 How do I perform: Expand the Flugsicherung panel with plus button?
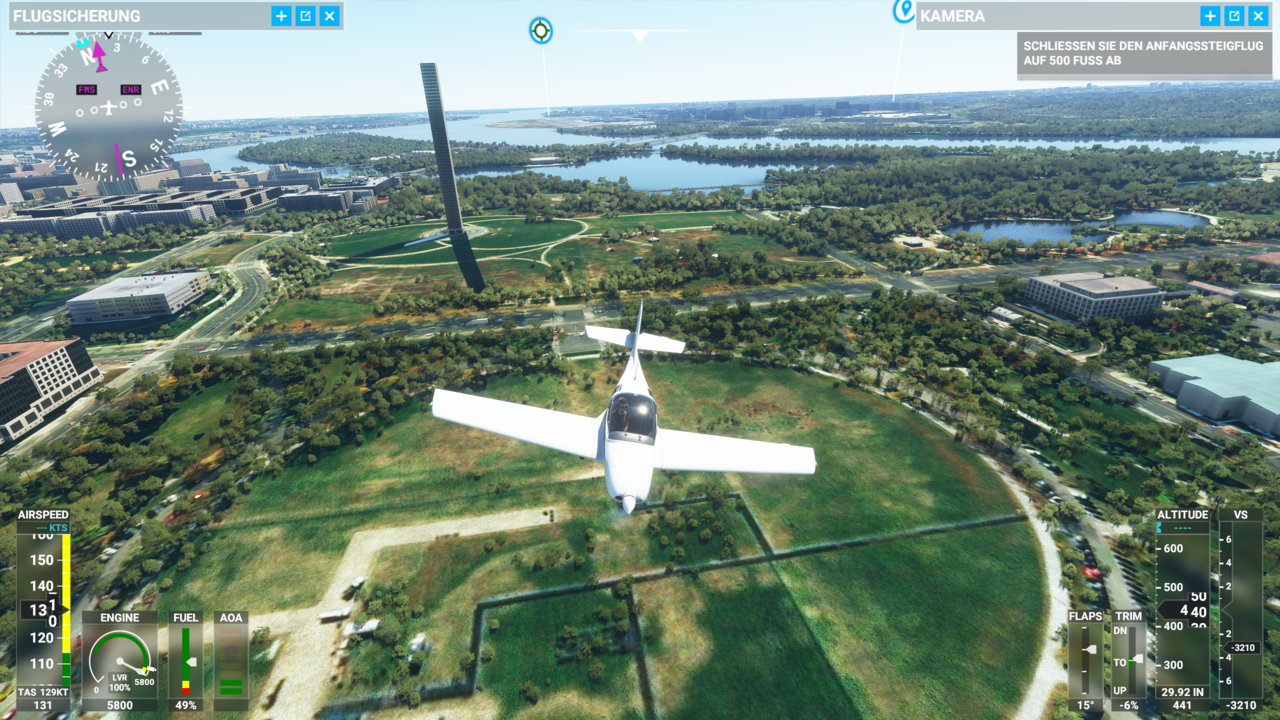point(281,16)
